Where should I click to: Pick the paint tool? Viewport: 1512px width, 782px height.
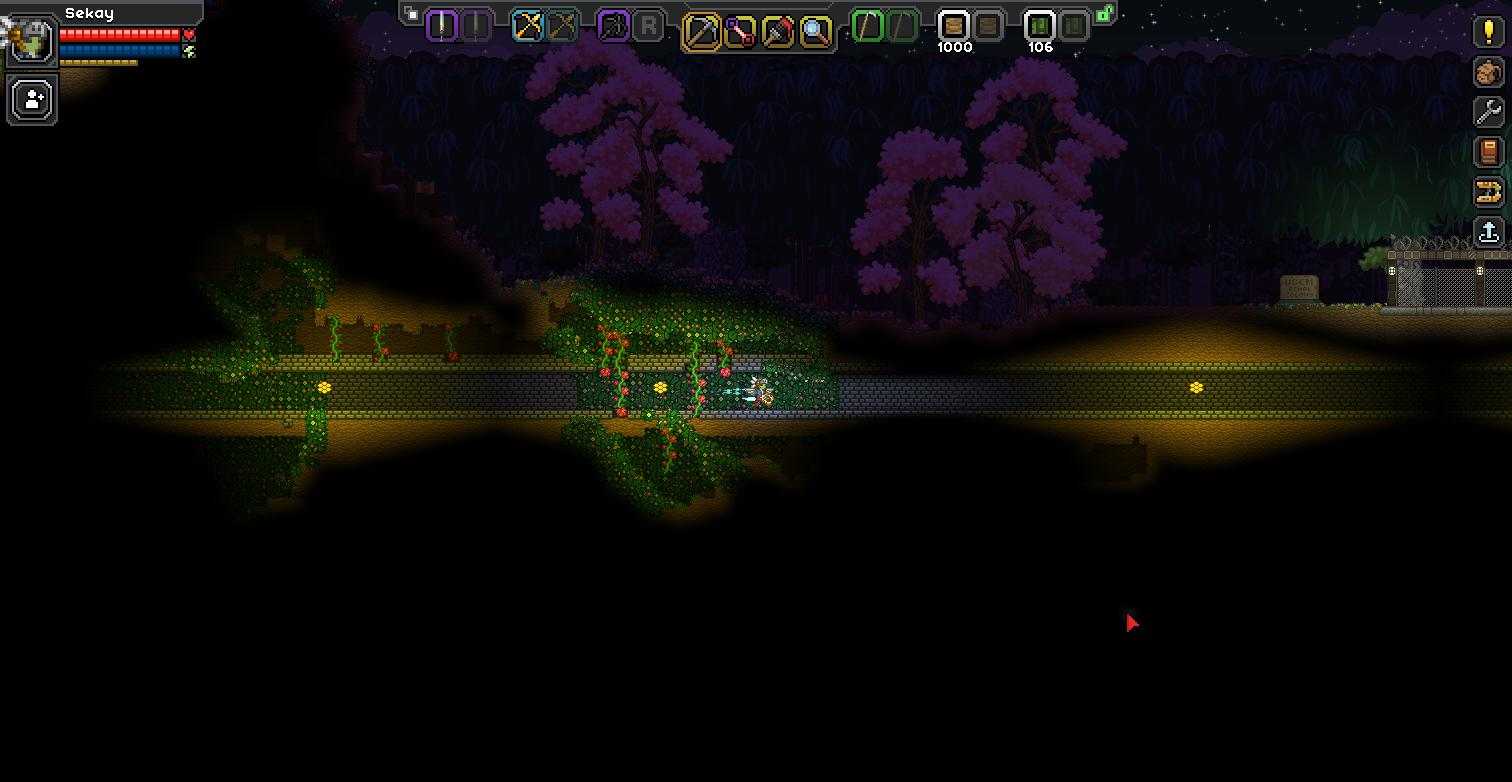(777, 32)
